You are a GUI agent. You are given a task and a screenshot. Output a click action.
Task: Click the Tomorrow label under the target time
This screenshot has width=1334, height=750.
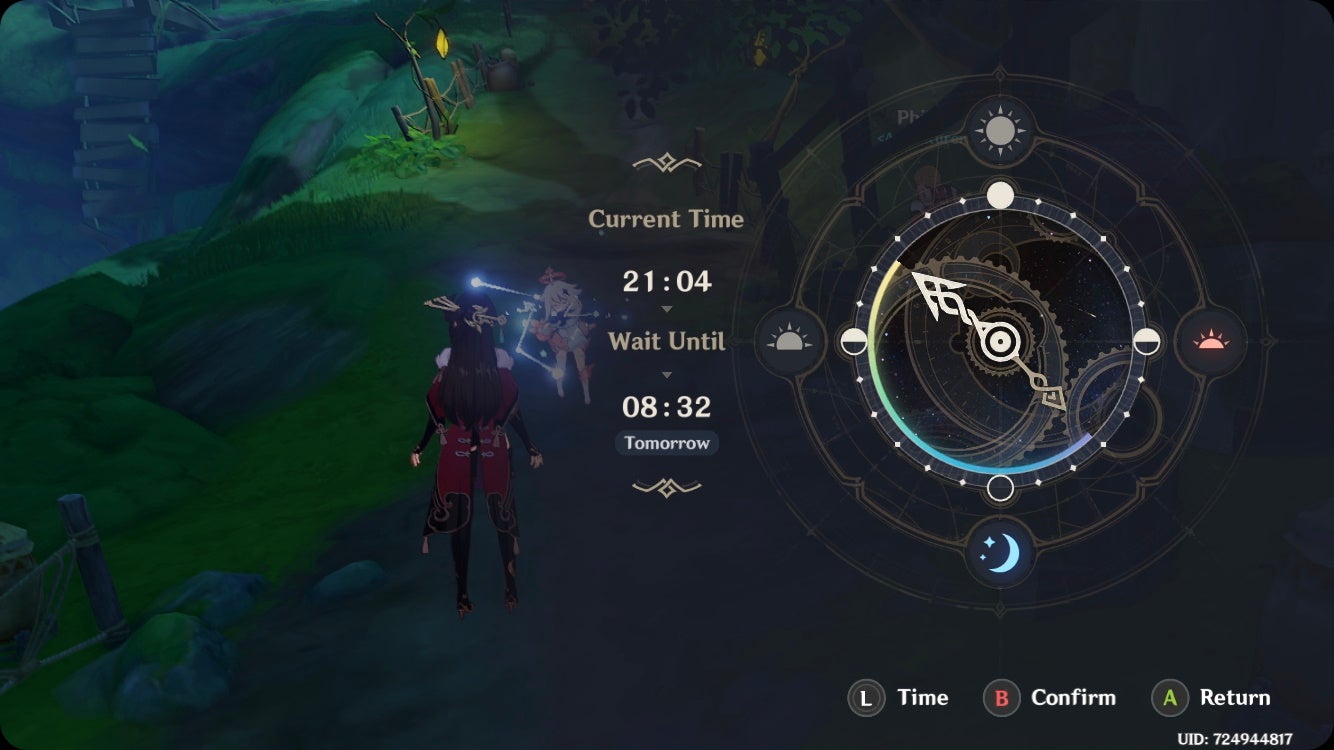[x=667, y=443]
